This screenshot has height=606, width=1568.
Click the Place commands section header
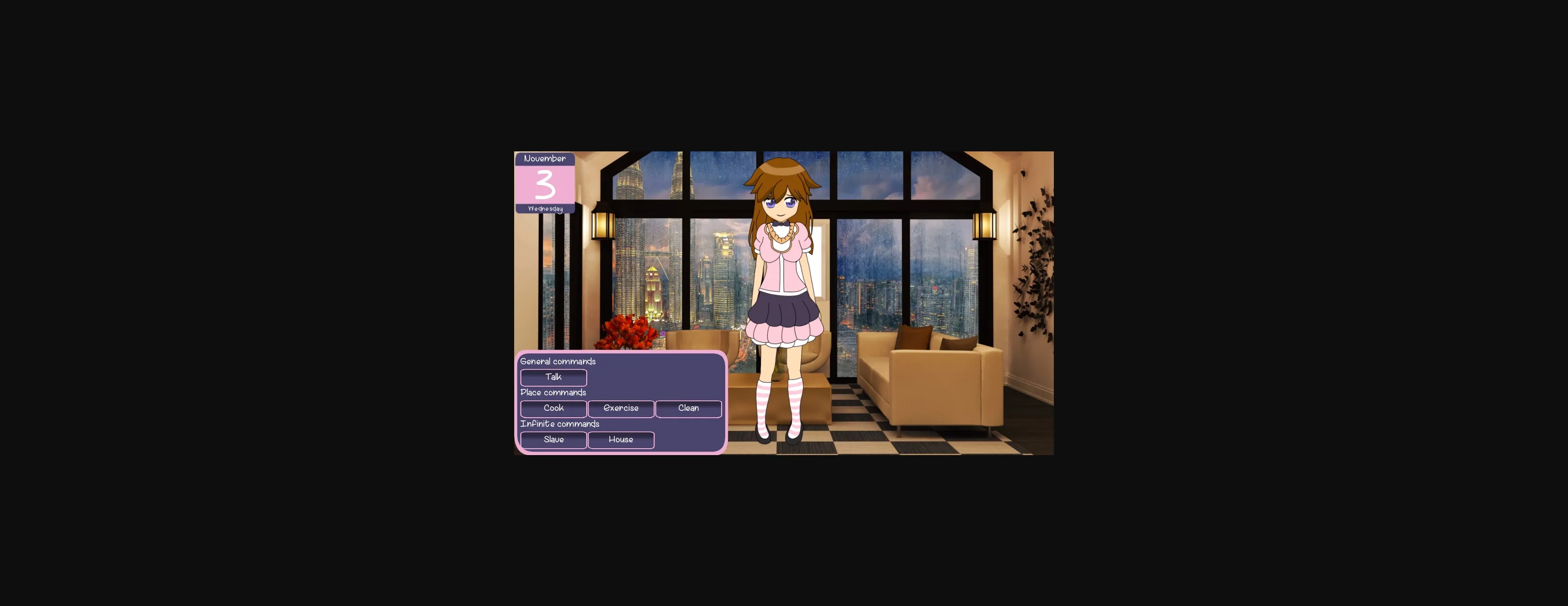pyautogui.click(x=553, y=392)
